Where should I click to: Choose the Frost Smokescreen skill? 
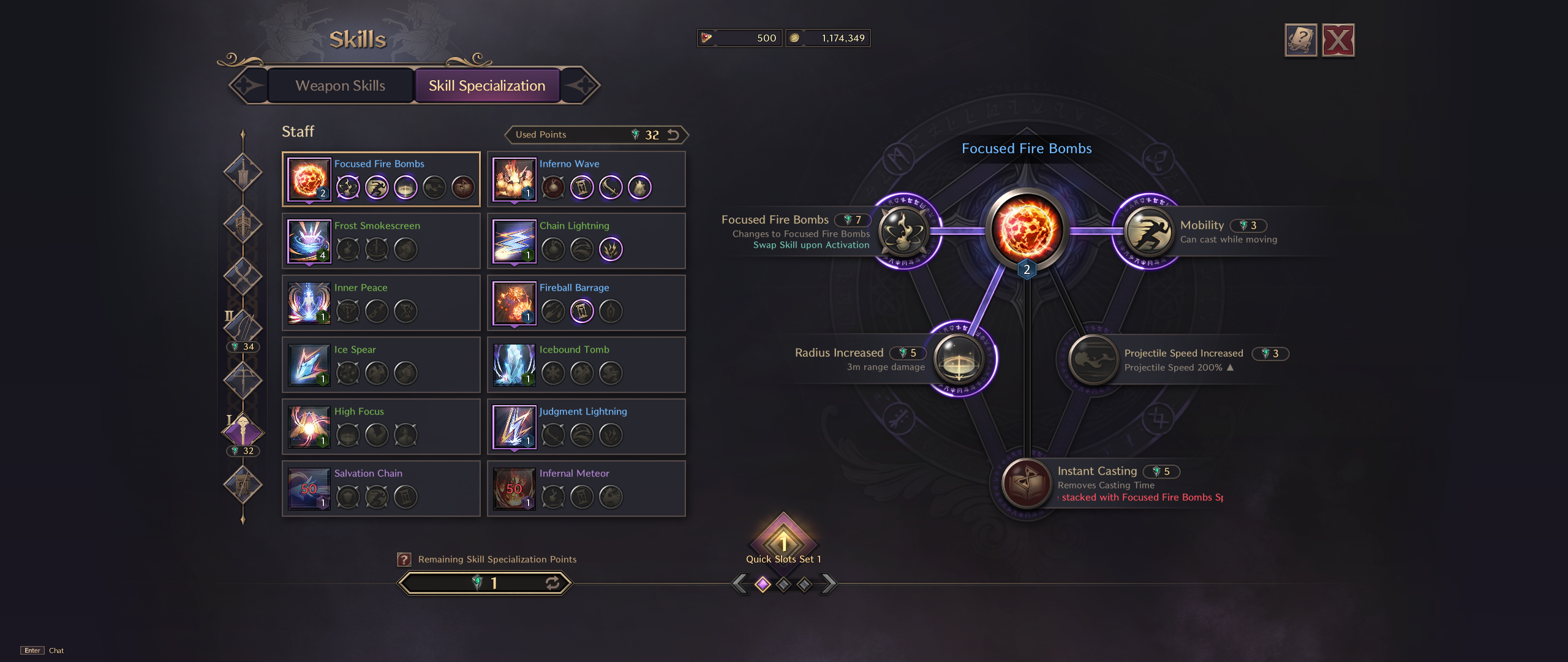tap(309, 242)
